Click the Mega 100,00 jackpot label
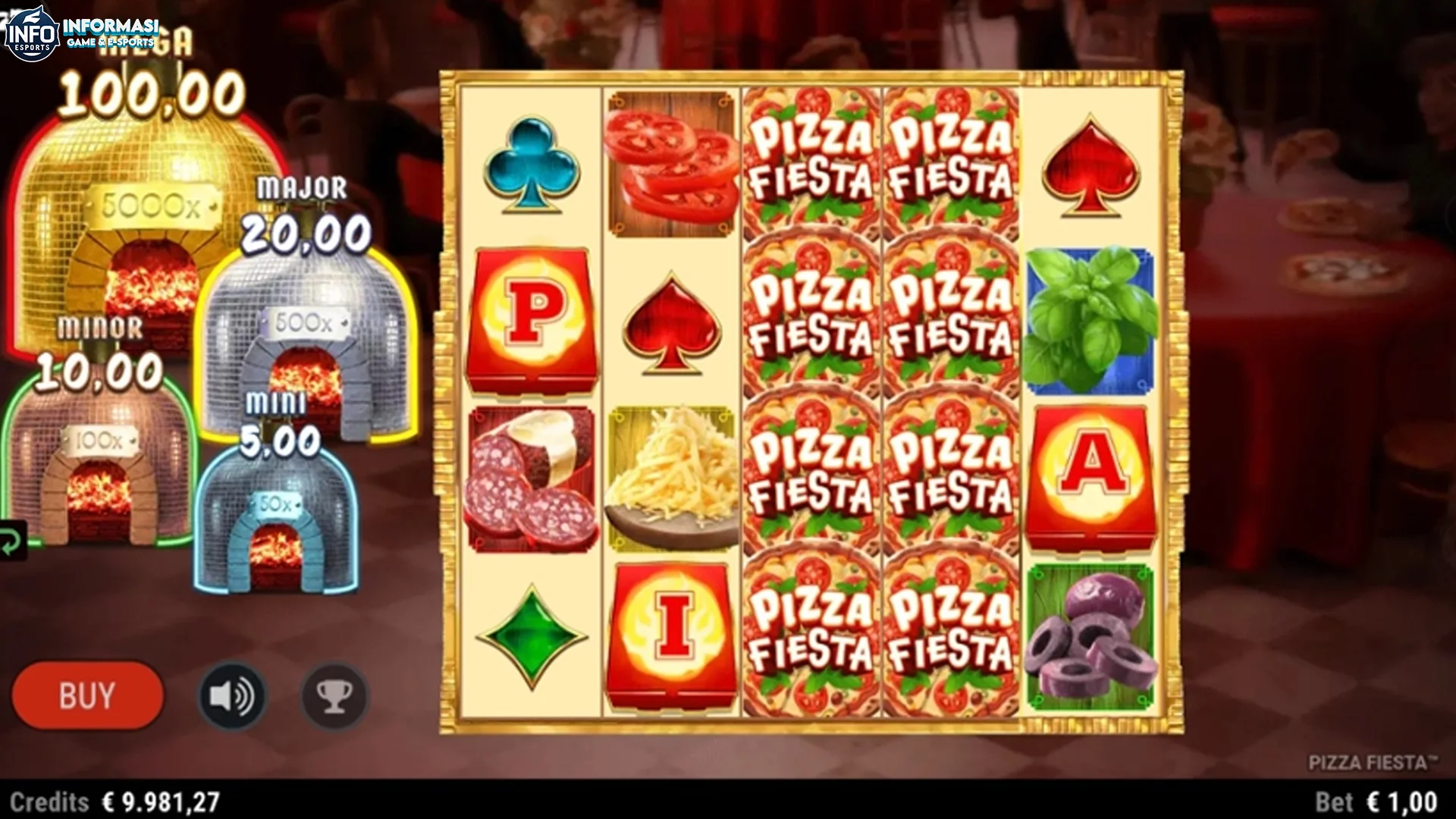1456x819 pixels. 149,91
